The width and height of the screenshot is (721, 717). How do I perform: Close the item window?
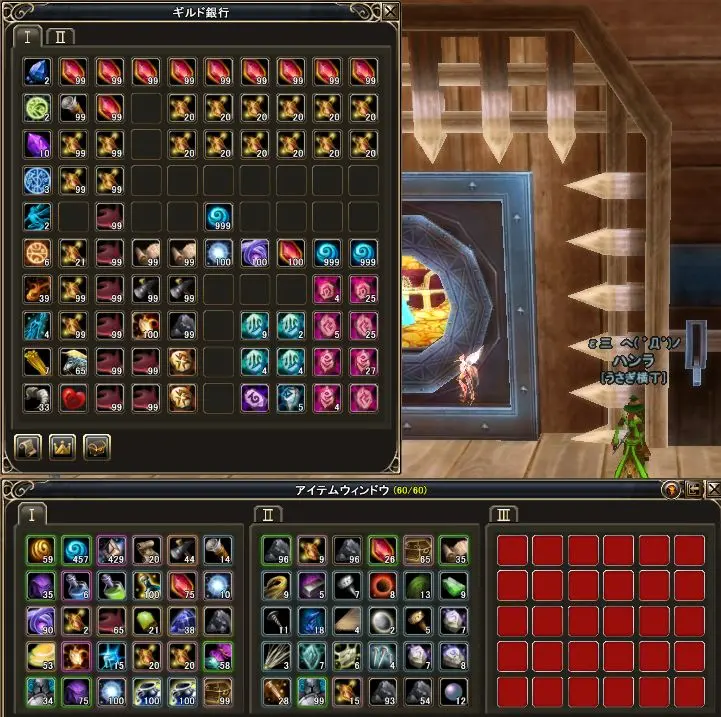tap(710, 489)
